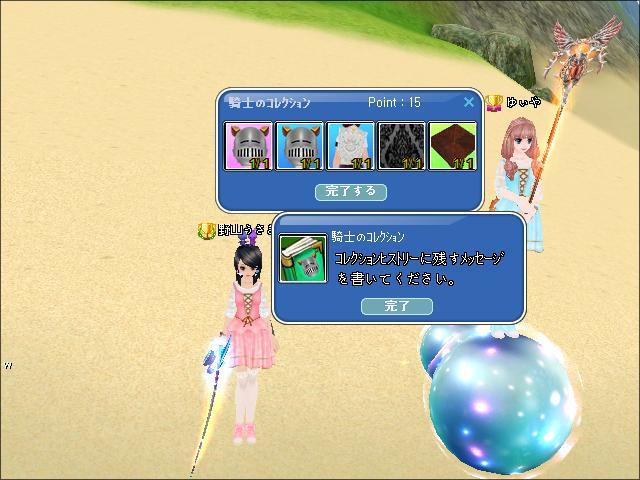The image size is (640, 480).
Task: Choose the white lace outfit slot
Action: pyautogui.click(x=350, y=146)
